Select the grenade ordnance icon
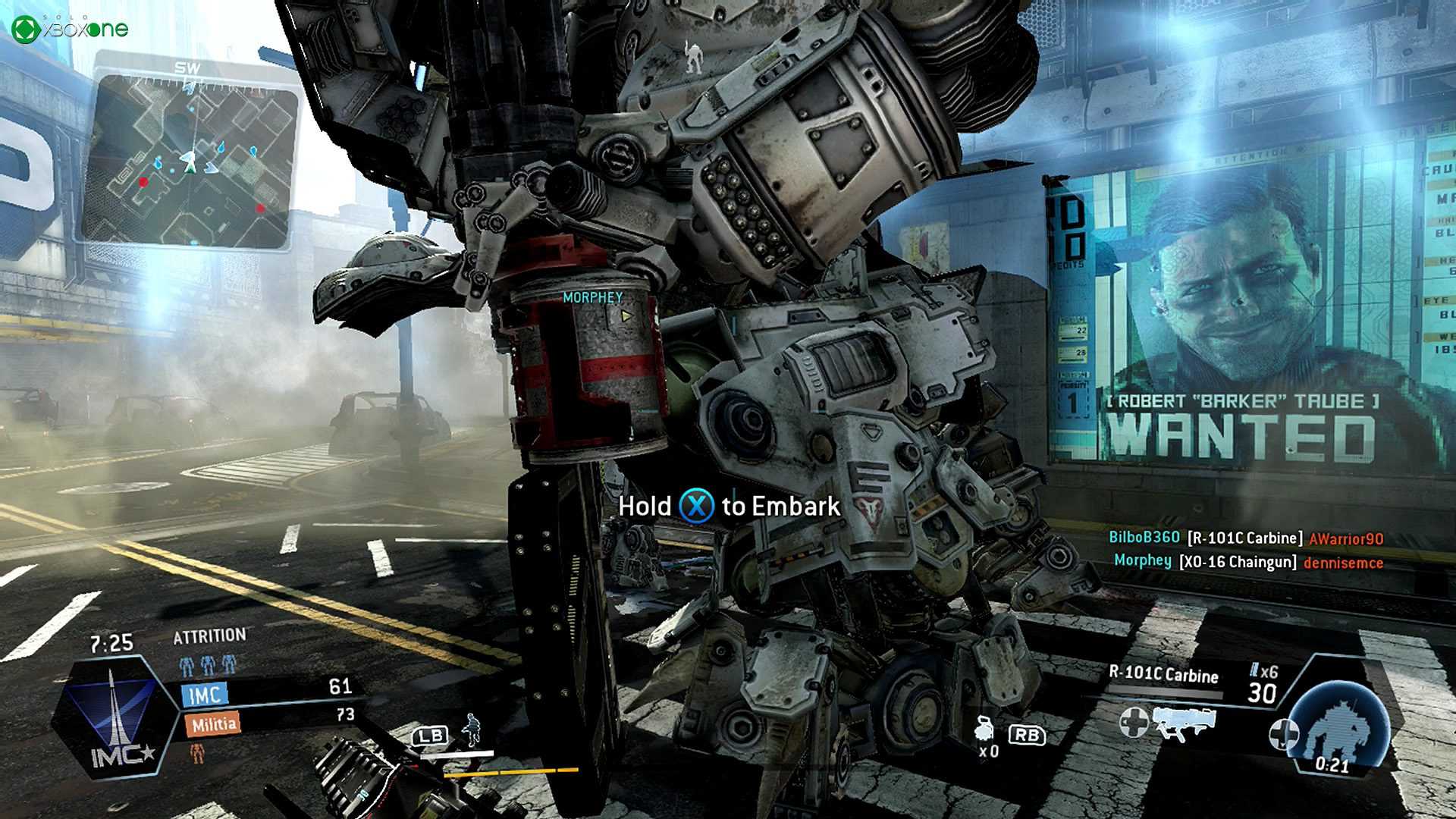This screenshot has width=1456, height=819. [987, 730]
